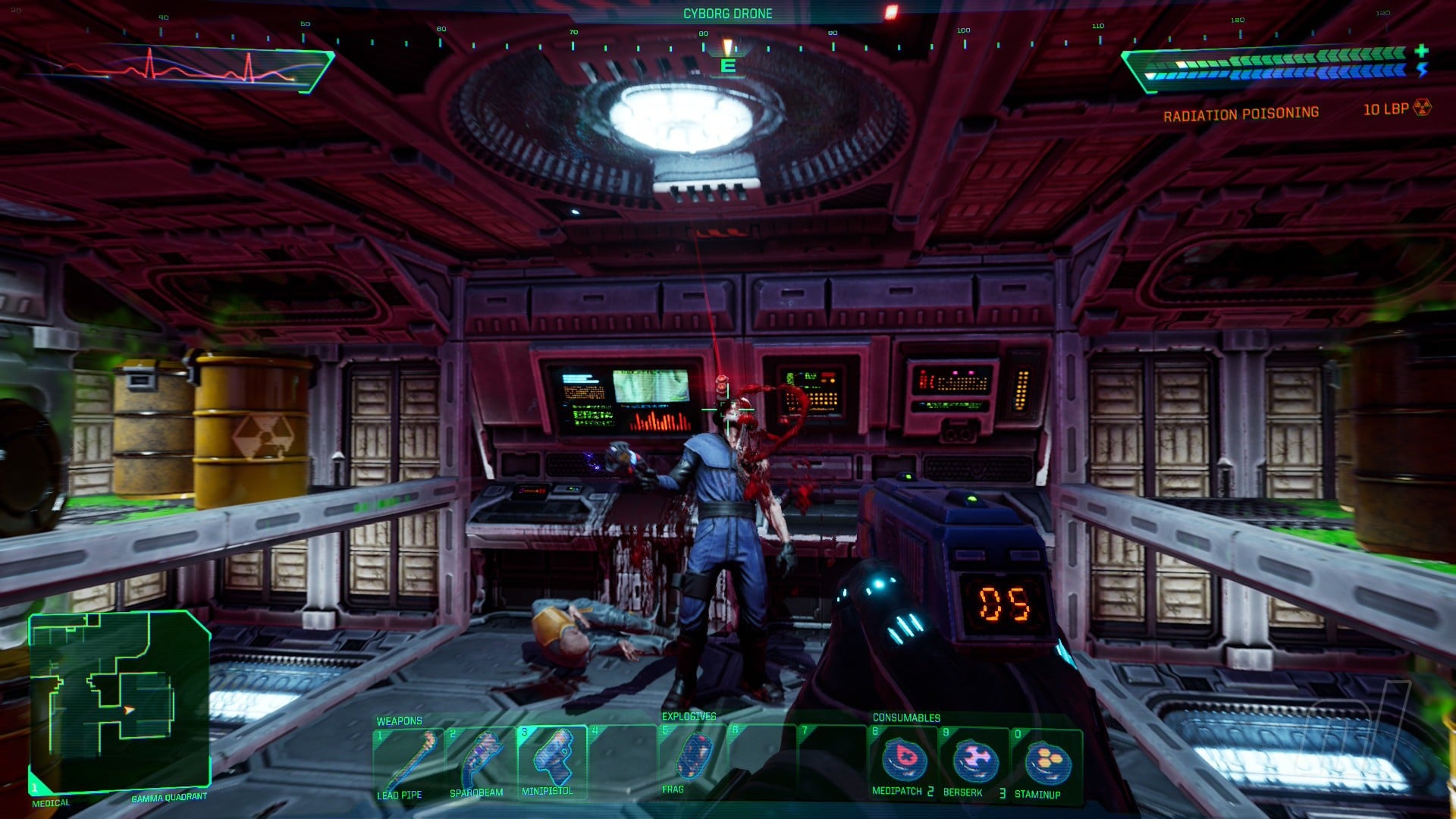
Task: Activate the Berserk patch slot
Action: click(974, 761)
